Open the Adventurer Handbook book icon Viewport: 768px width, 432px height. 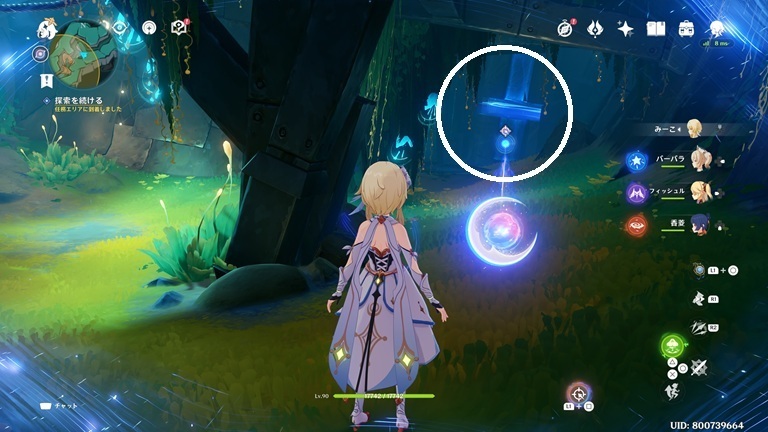click(656, 28)
